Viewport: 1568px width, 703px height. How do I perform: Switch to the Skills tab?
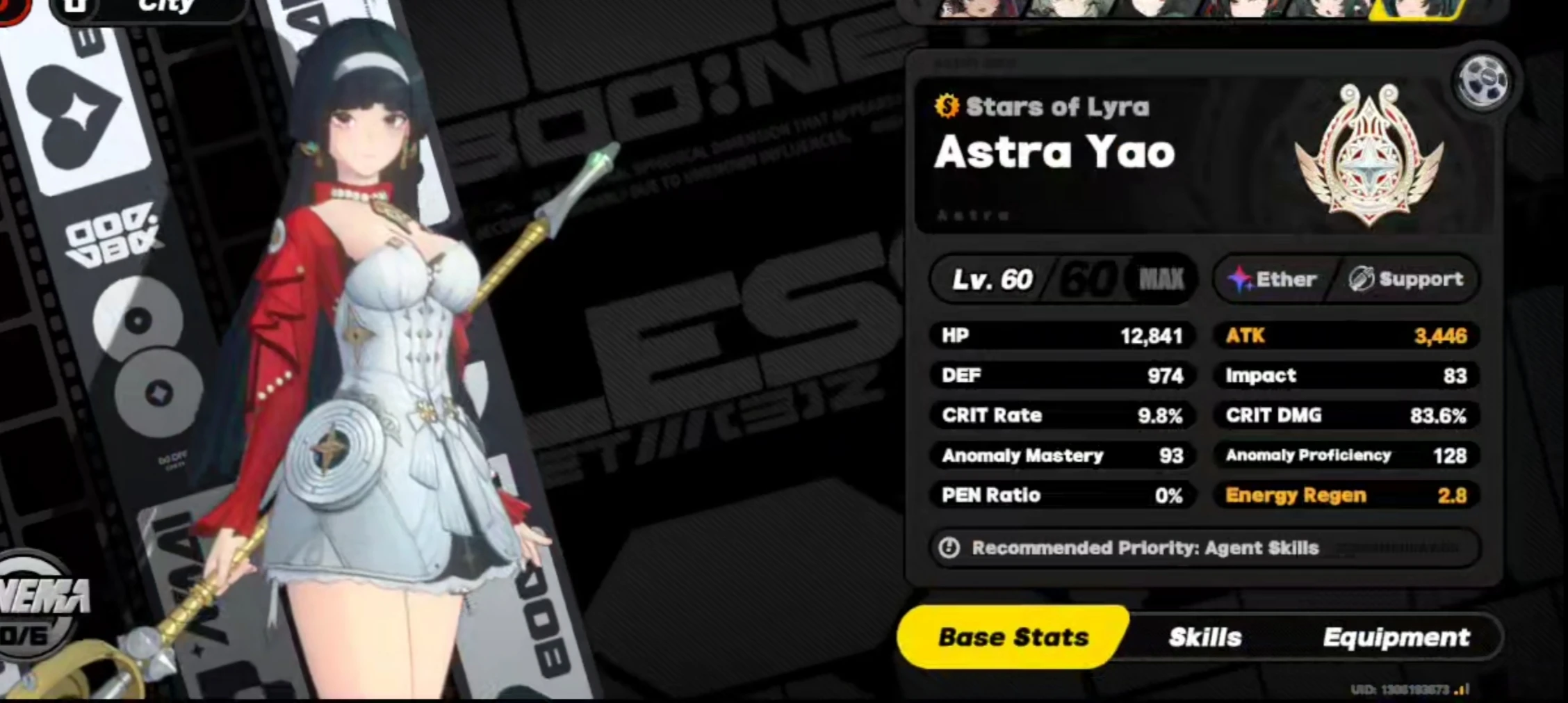pyautogui.click(x=1206, y=636)
